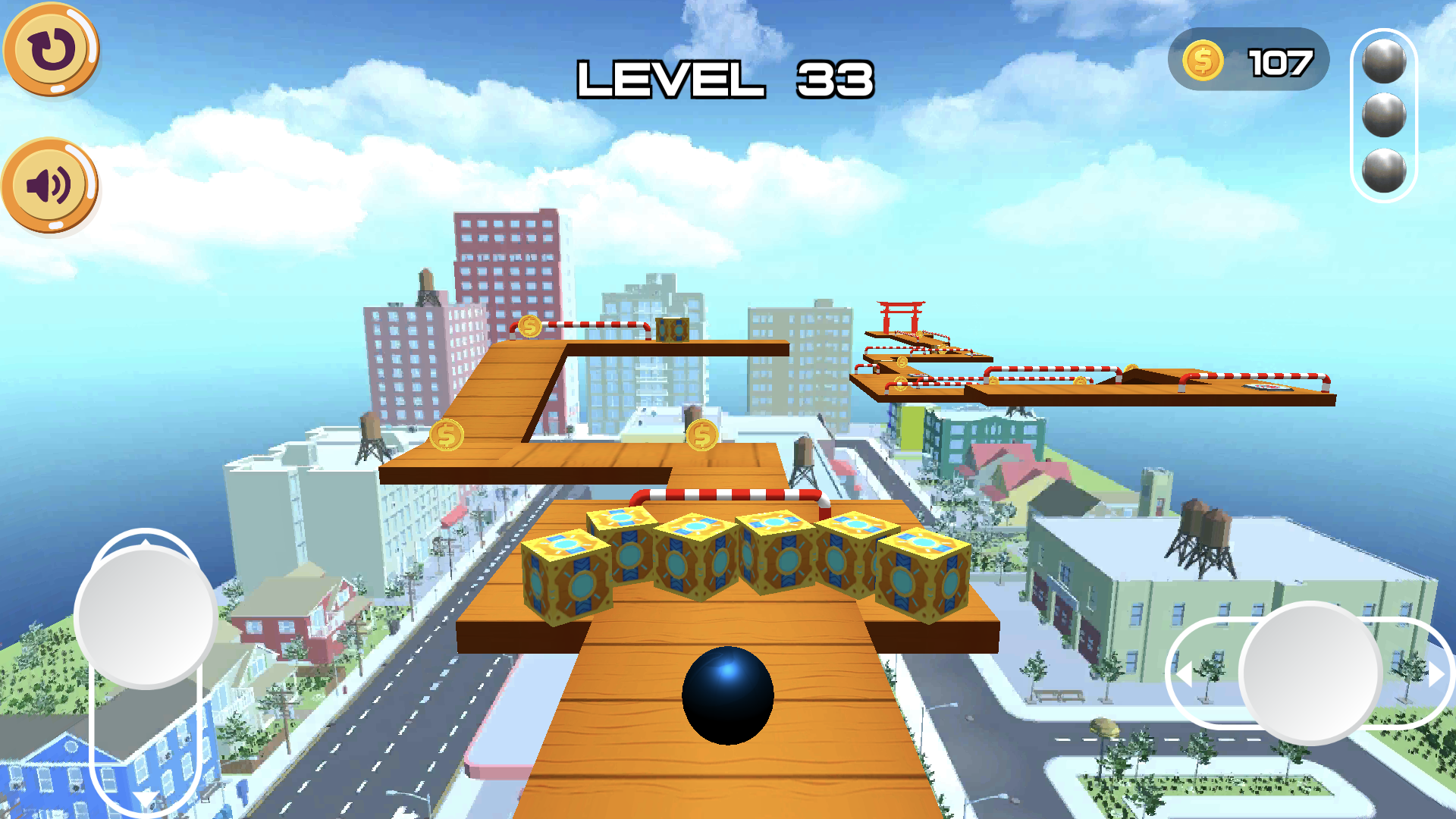Screen dimensions: 1456x819
Task: Tap the right arrow on the right joystick
Action: [x=1437, y=675]
